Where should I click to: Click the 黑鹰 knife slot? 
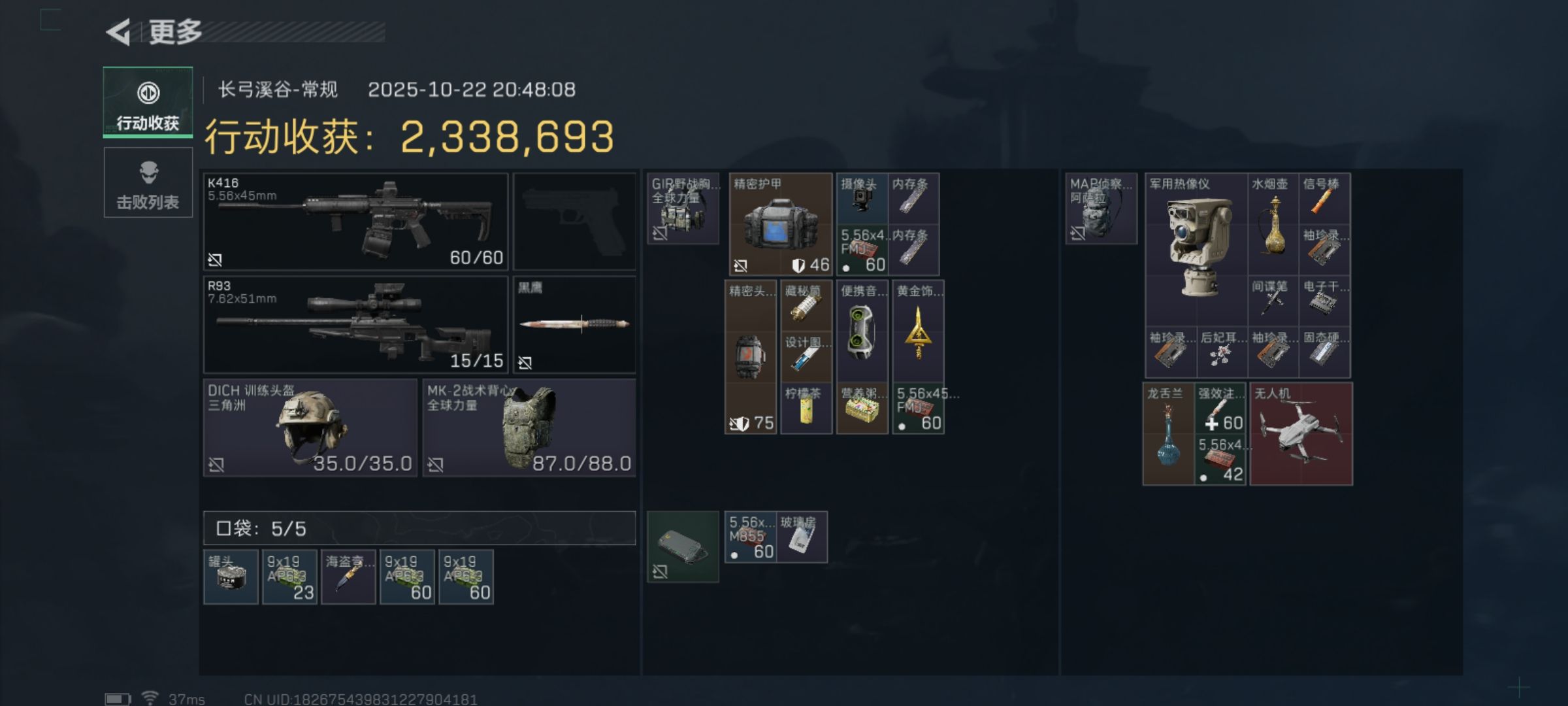(574, 324)
